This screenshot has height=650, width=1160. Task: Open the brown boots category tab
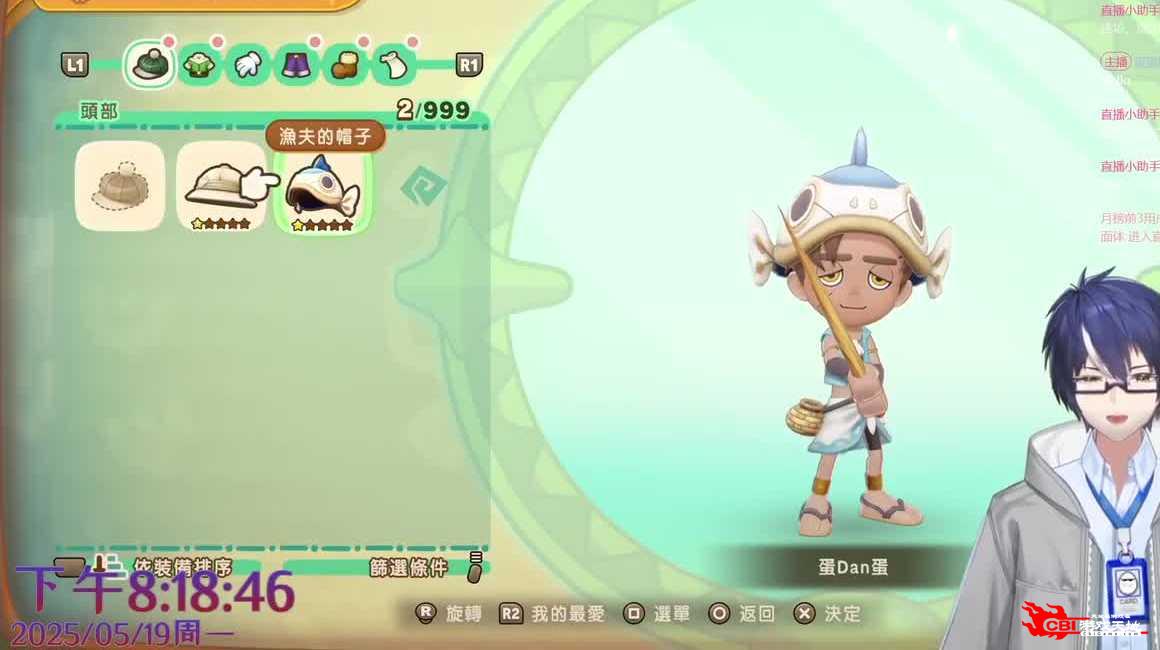pos(344,66)
